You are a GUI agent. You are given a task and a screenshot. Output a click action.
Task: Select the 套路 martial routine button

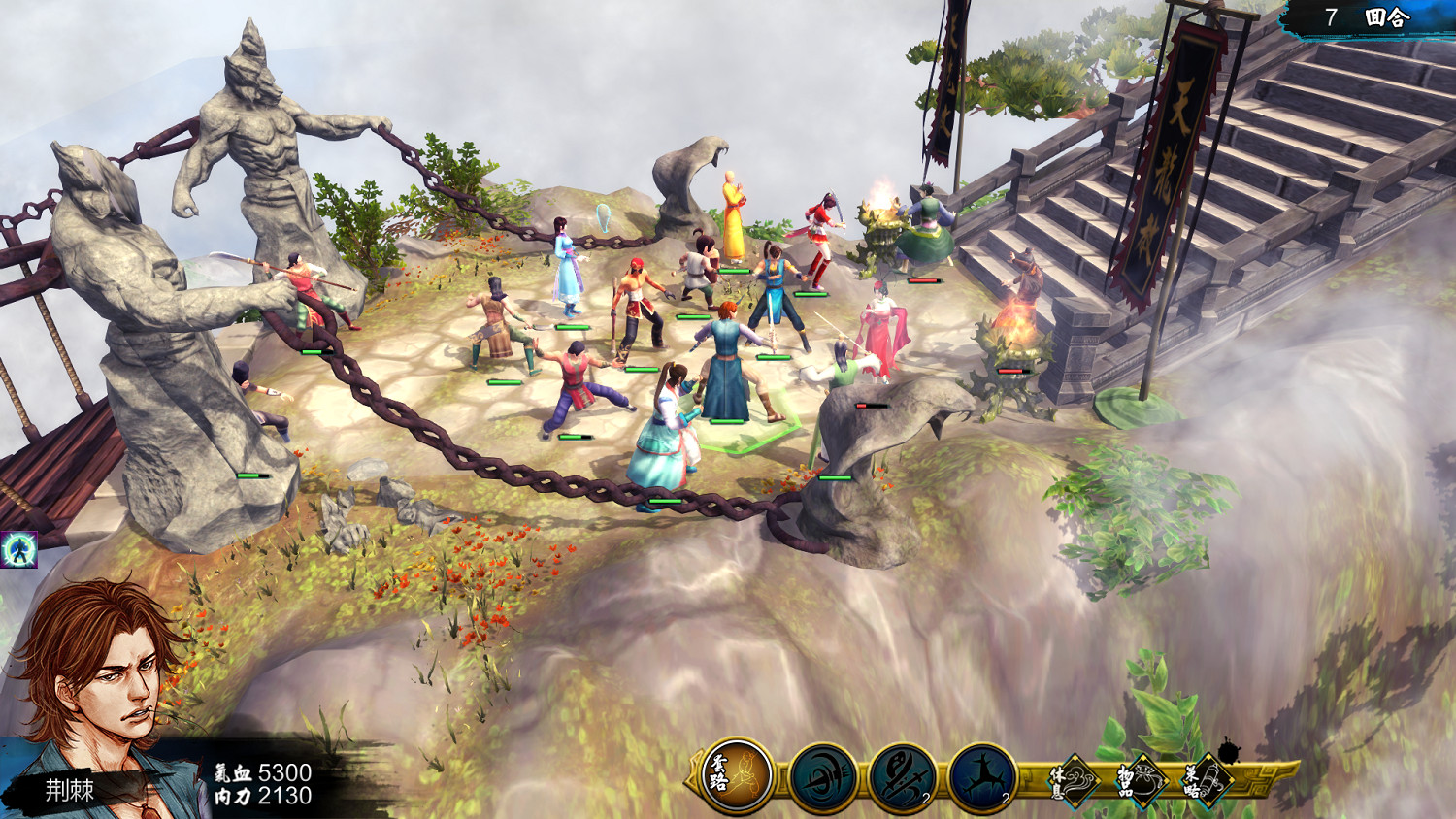point(736,776)
